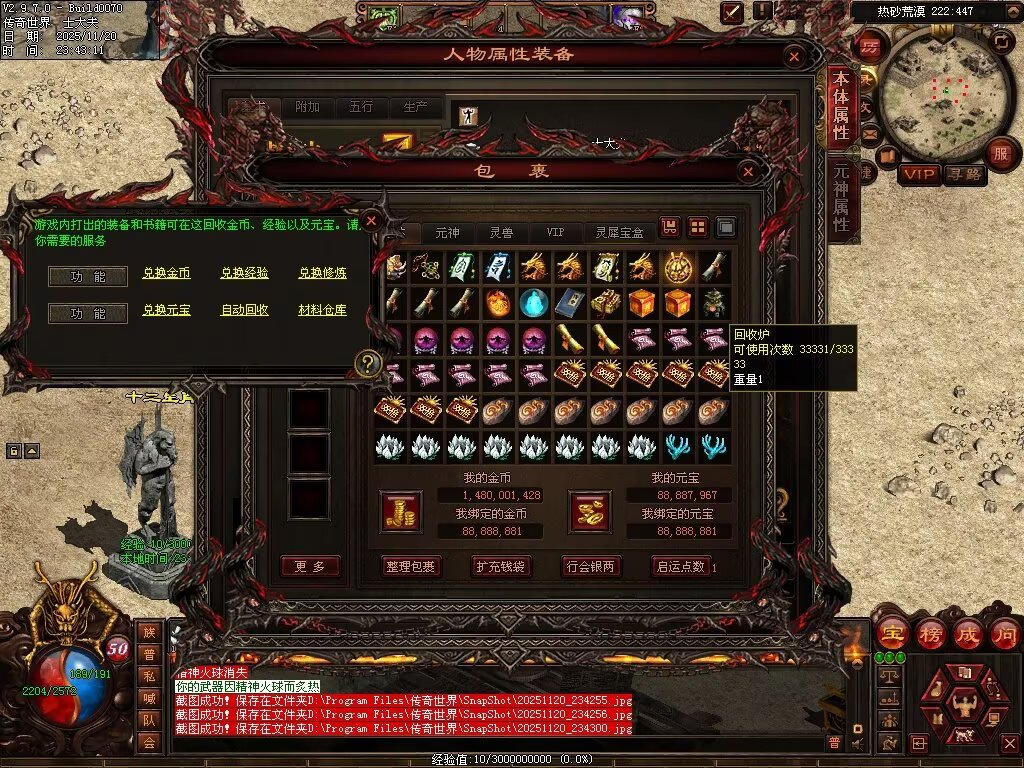Close the 包裹 bag window

(x=748, y=172)
